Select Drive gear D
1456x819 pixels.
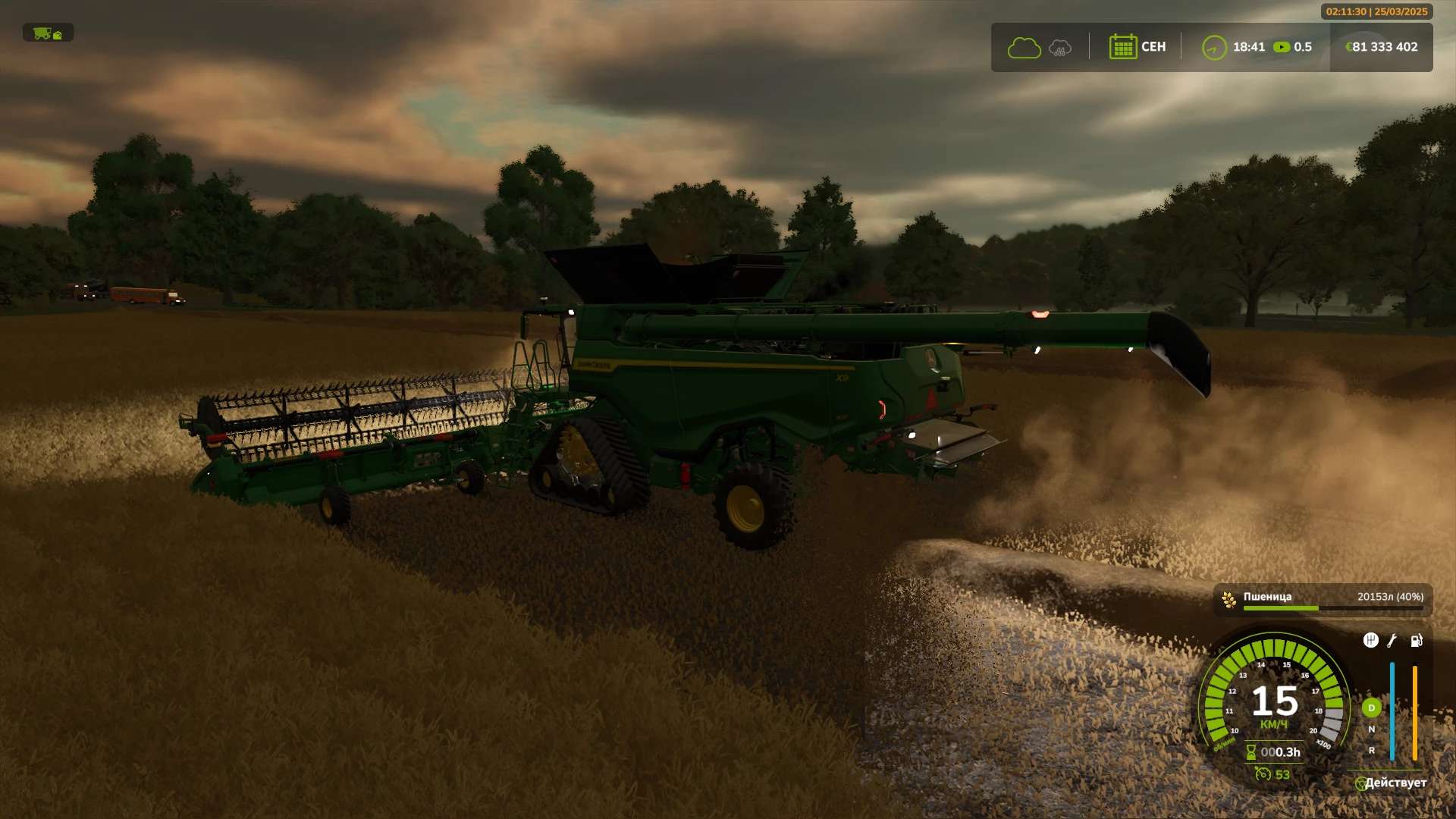pyautogui.click(x=1371, y=708)
